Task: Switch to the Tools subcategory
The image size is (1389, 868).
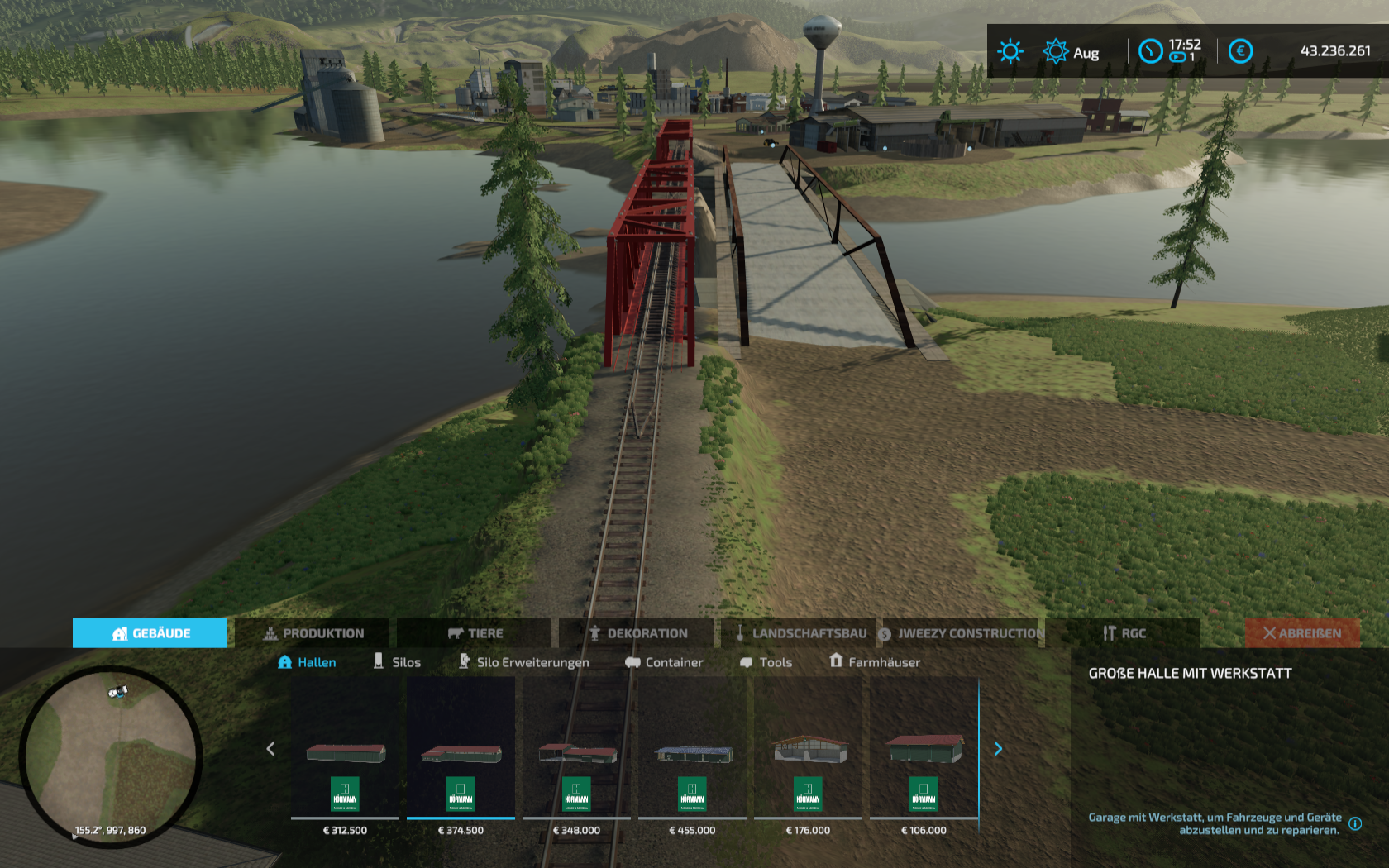Action: click(x=766, y=662)
